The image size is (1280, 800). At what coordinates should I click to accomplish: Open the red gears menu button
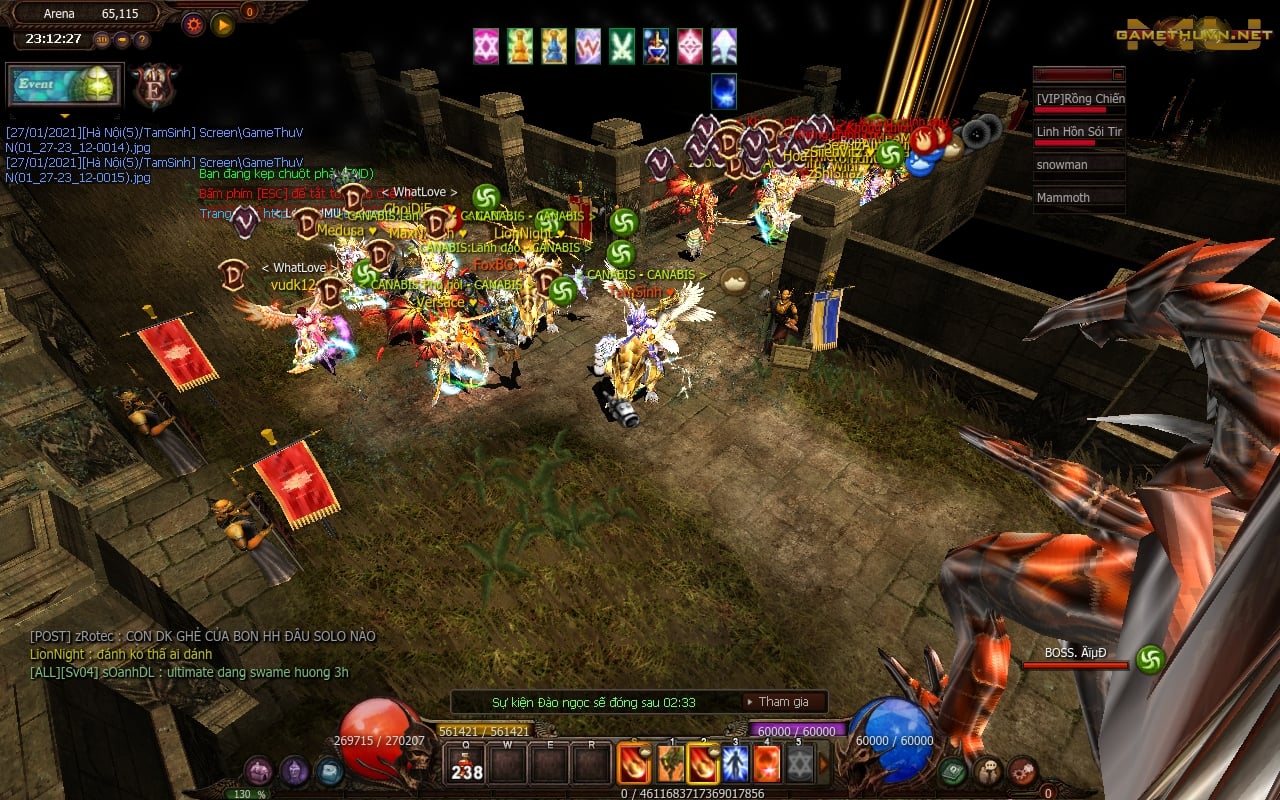coord(1022,770)
